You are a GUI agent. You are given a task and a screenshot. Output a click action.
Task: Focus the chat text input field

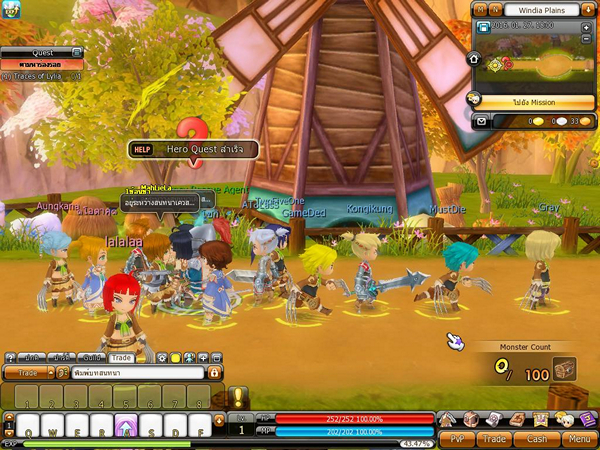[x=137, y=373]
